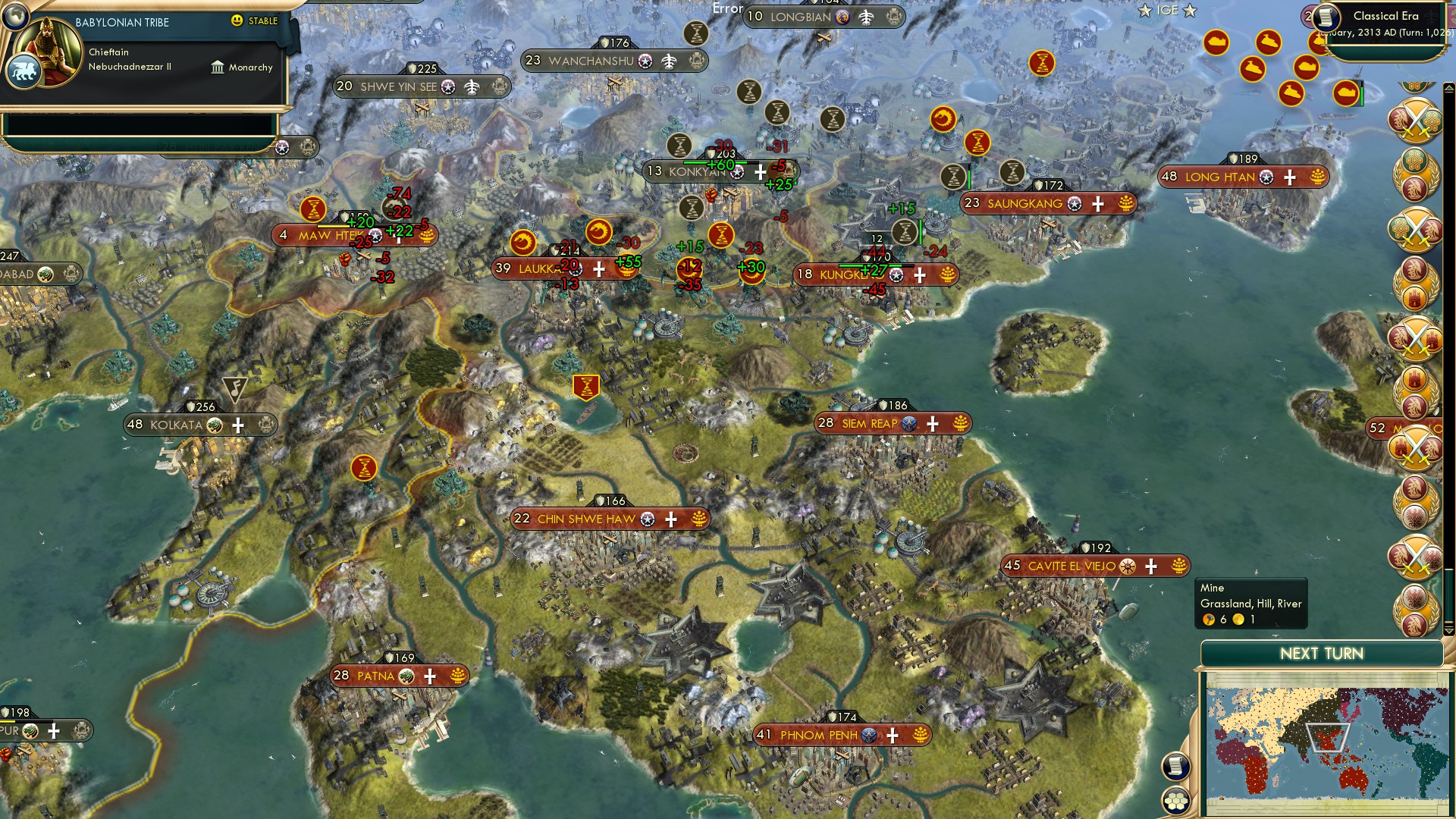Click the Long Htan city banner
The image size is (1456, 819).
pos(1219,177)
